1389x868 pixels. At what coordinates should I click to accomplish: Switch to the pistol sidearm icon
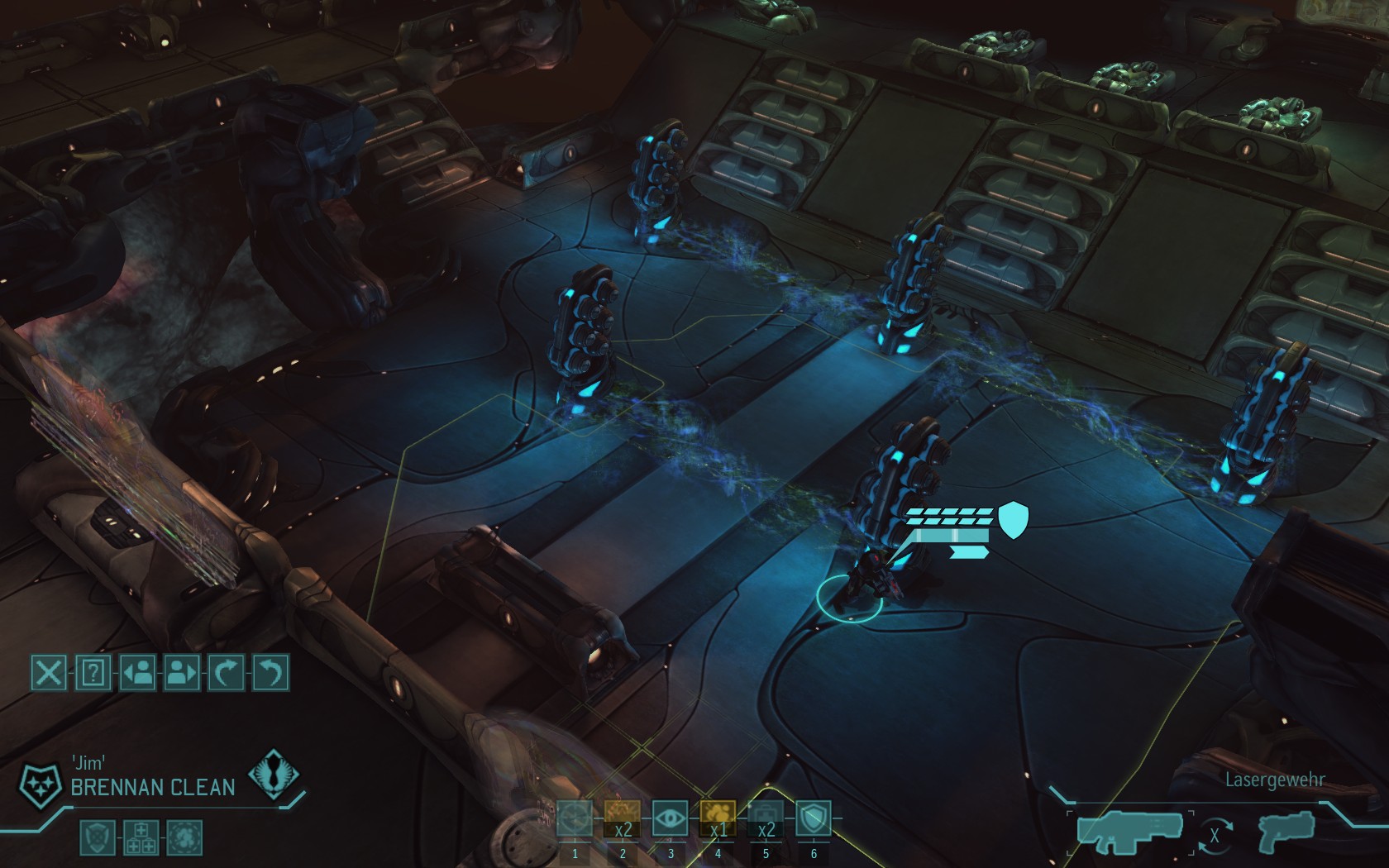1287,833
